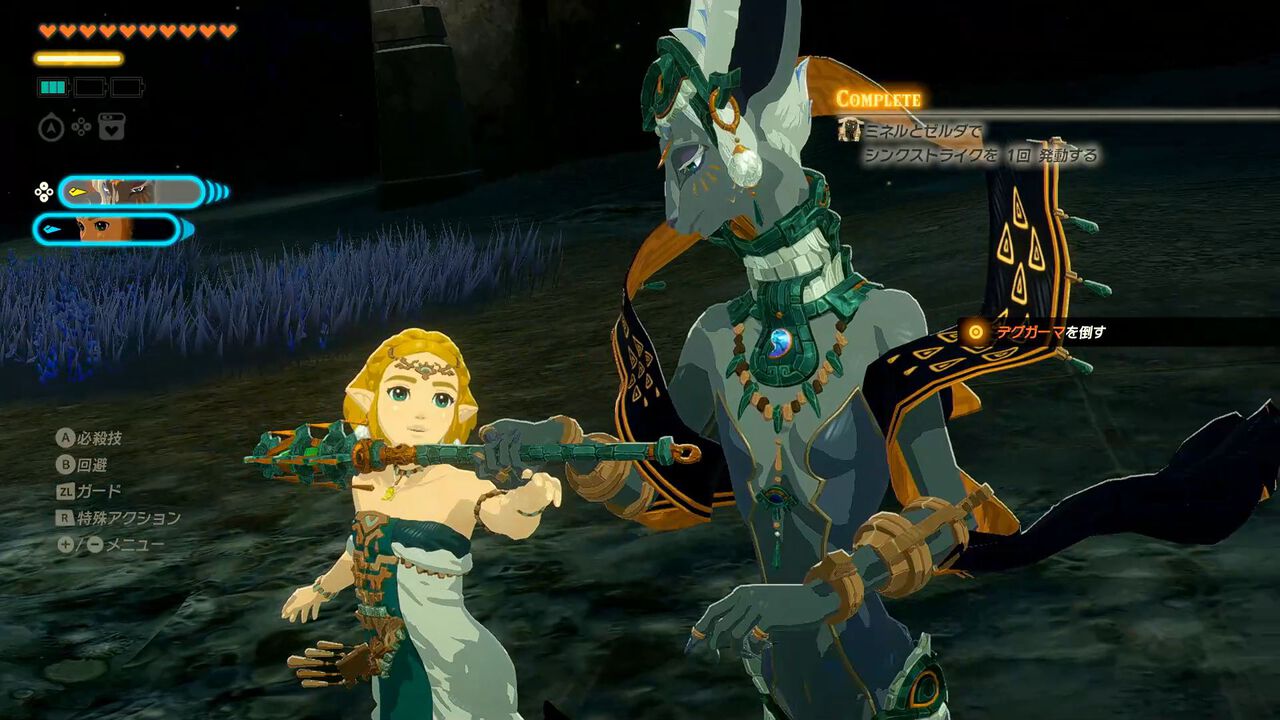Click the yellow special attack gauge bar

click(x=80, y=57)
